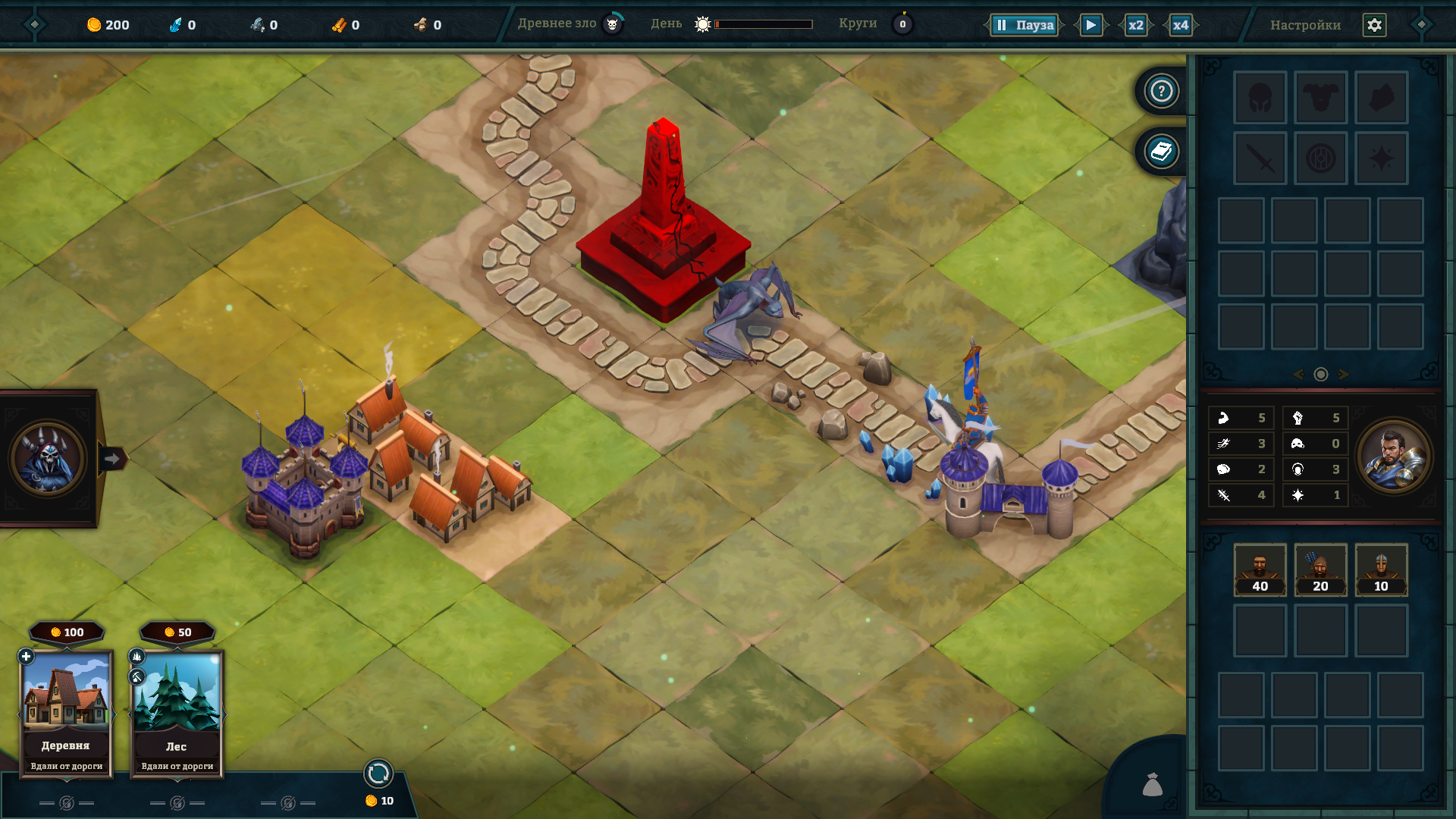Screen dimensions: 1456x819
Task: Open the Настройки gear menu
Action: coord(1374,25)
